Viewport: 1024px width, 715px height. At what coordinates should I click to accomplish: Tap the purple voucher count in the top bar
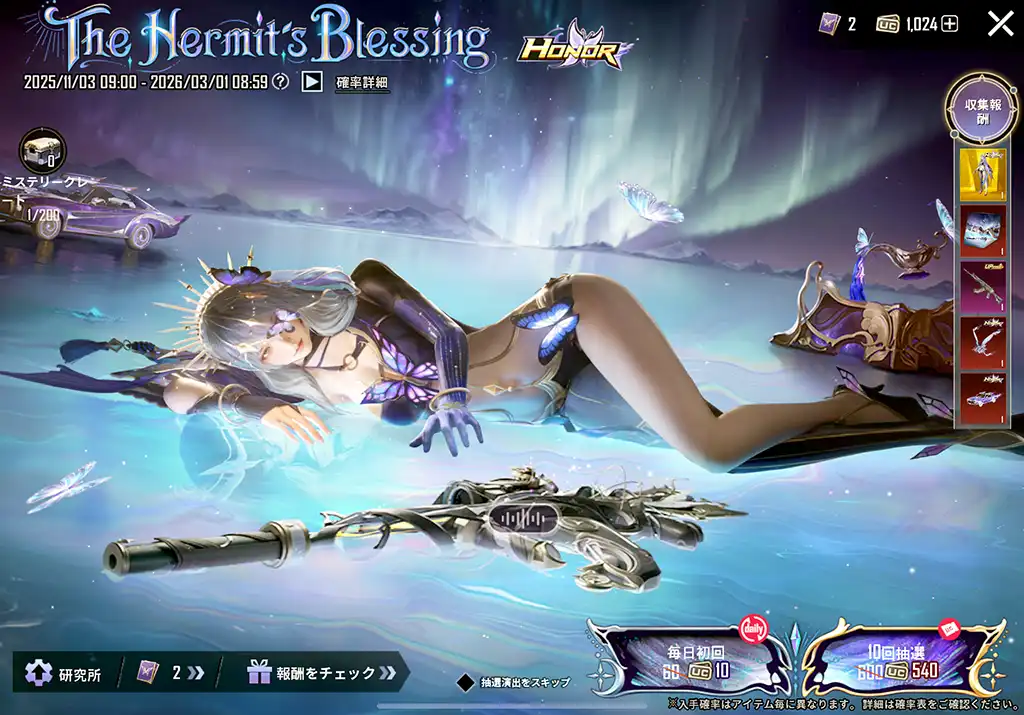pos(838,24)
